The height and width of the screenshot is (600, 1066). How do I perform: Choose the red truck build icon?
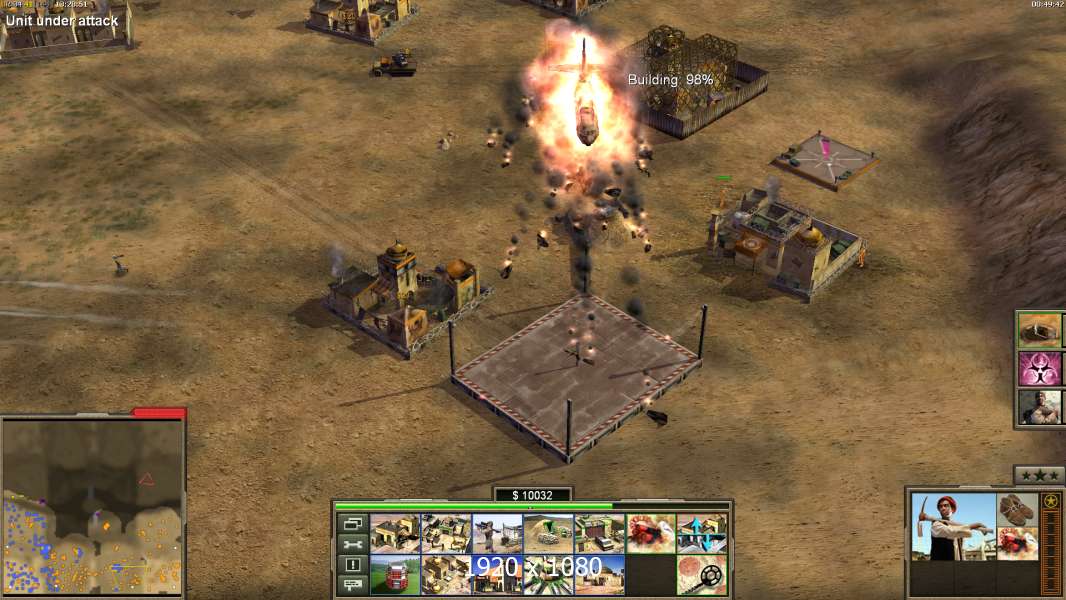tap(395, 575)
